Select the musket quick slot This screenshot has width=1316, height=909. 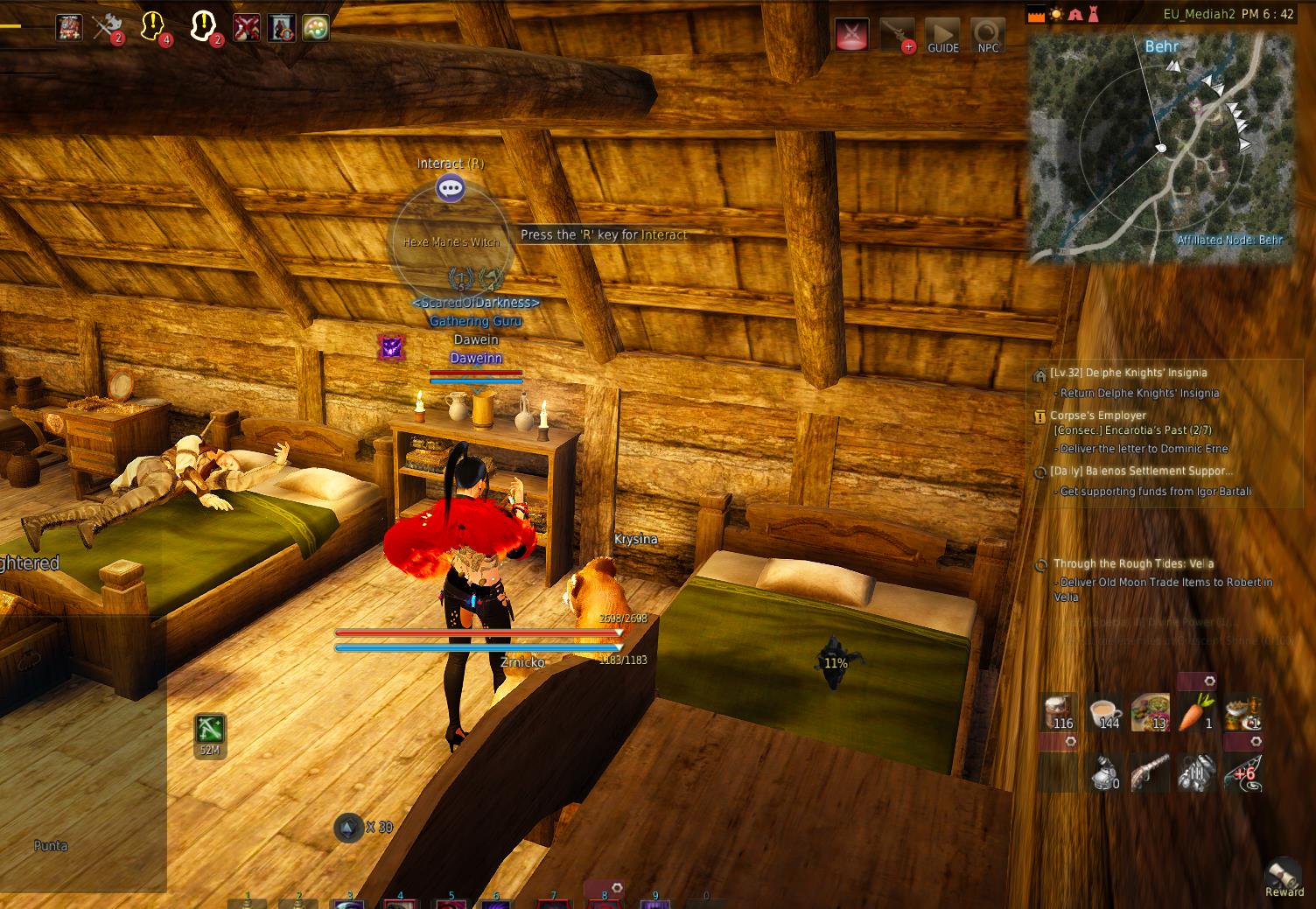[1150, 773]
